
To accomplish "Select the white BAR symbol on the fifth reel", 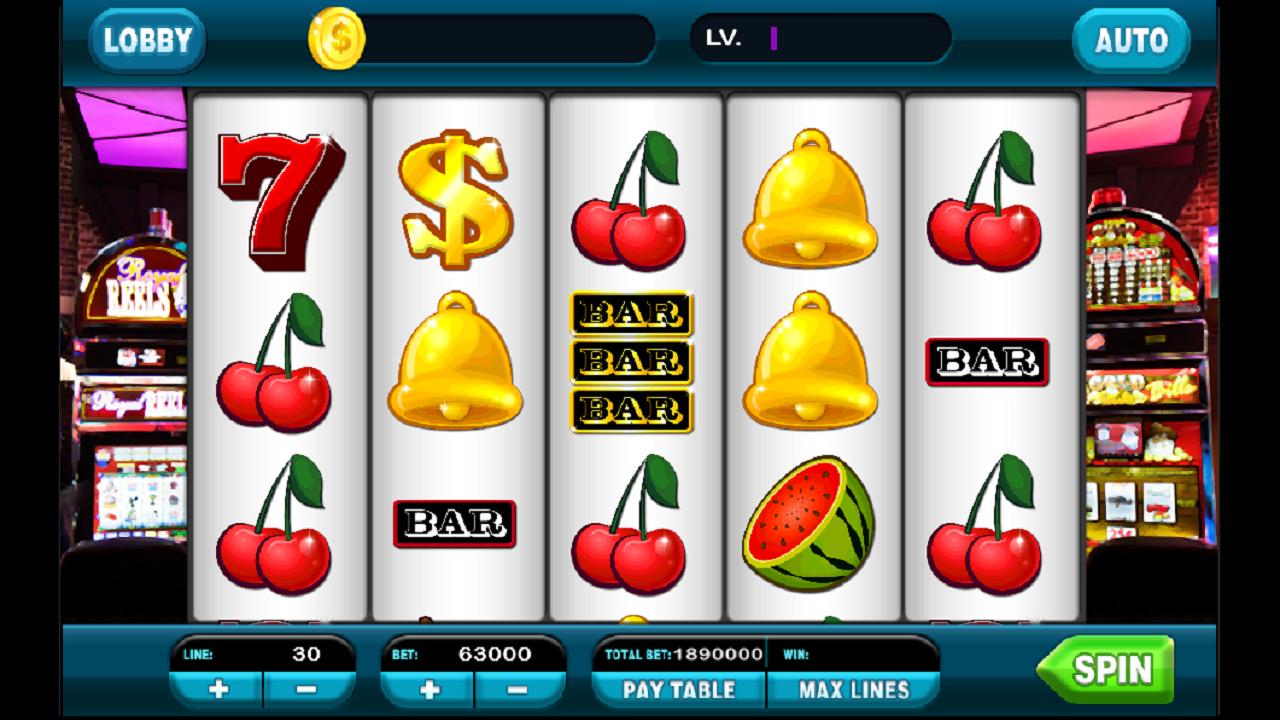I will tap(985, 360).
